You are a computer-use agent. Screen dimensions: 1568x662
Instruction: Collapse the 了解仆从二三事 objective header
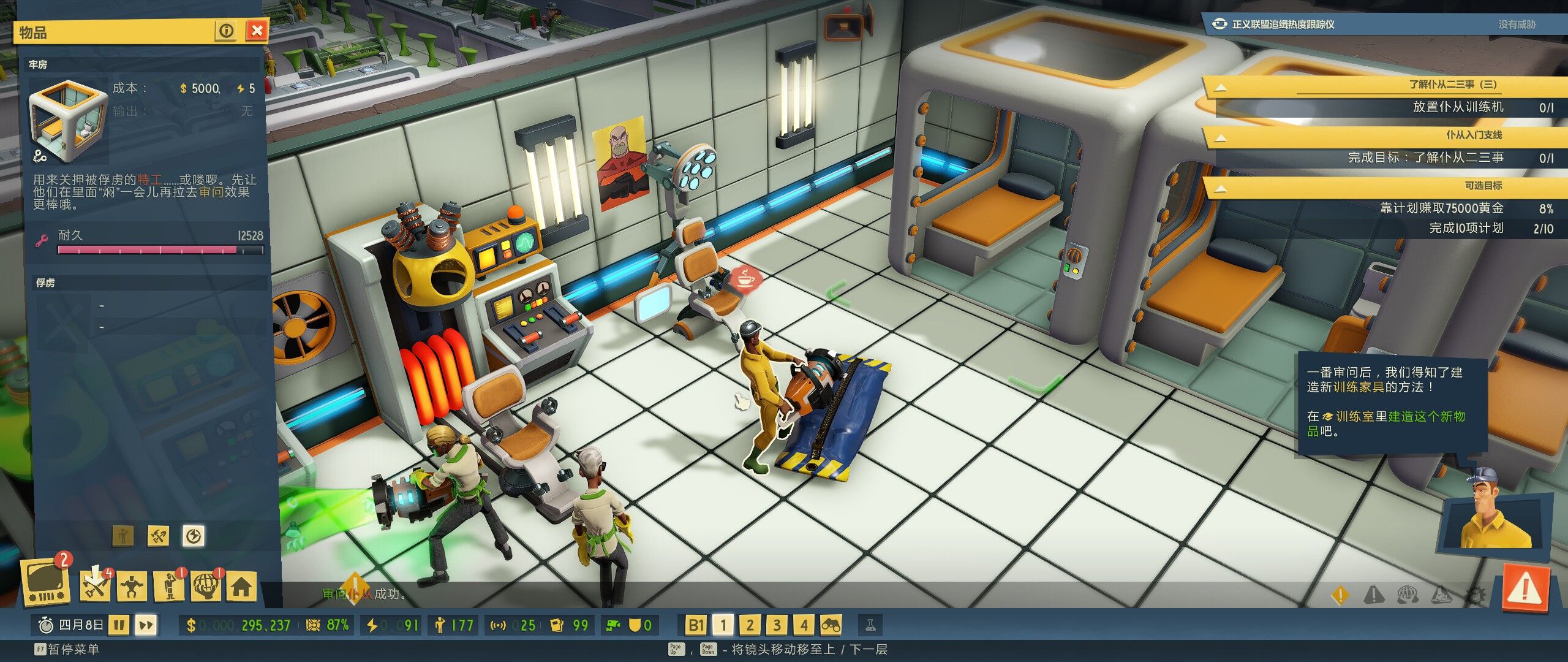1220,87
